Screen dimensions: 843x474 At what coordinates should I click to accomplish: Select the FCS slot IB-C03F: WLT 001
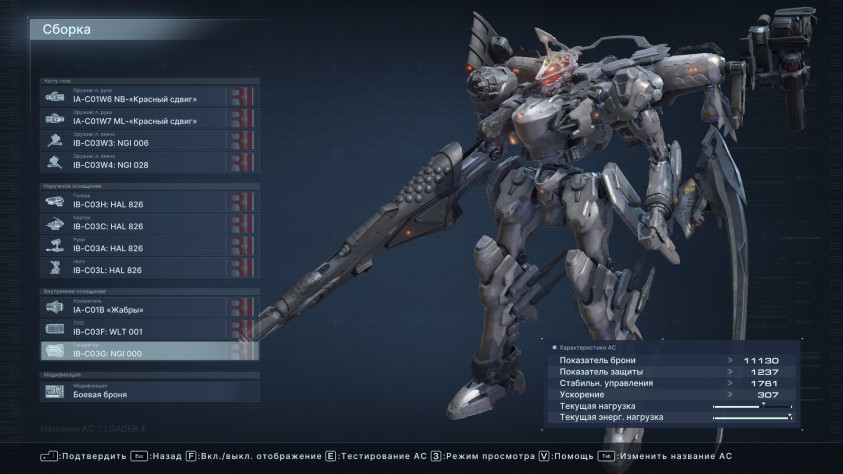tap(150, 329)
